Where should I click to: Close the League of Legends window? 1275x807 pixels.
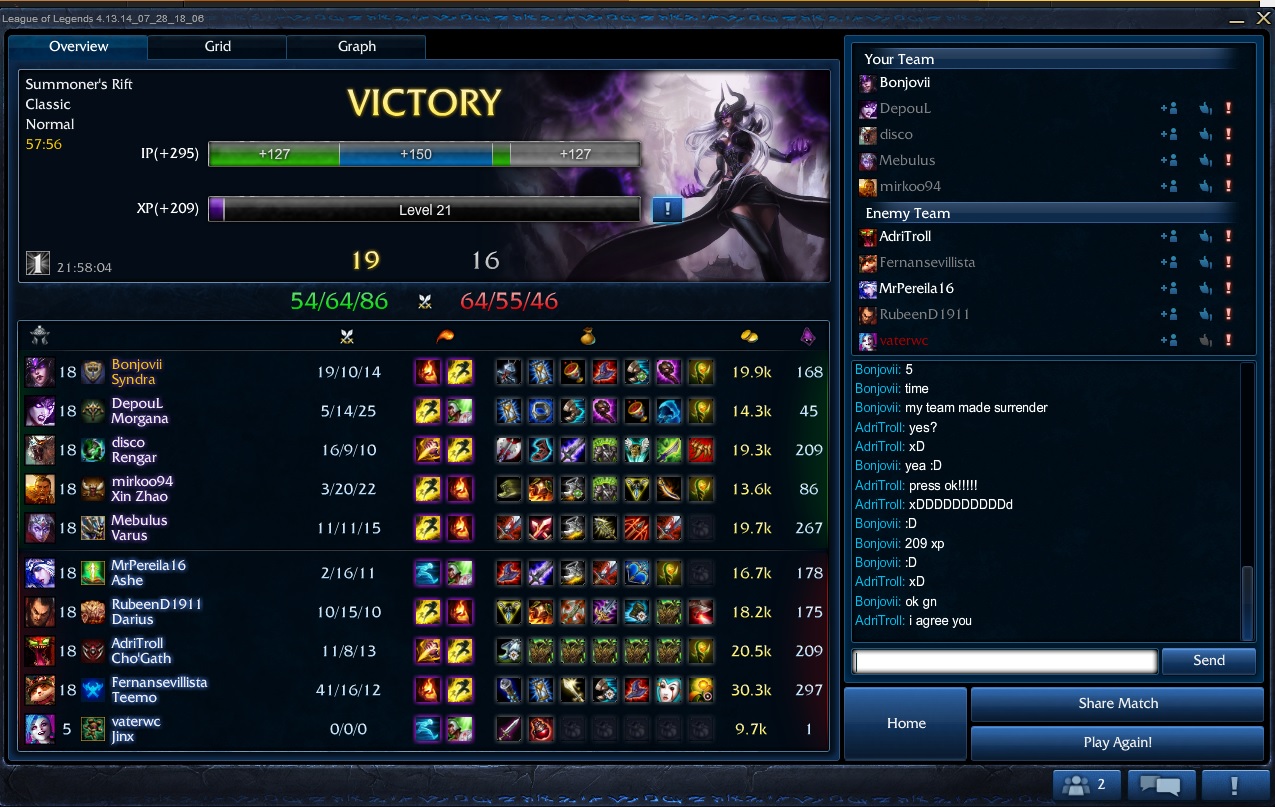pos(1264,18)
